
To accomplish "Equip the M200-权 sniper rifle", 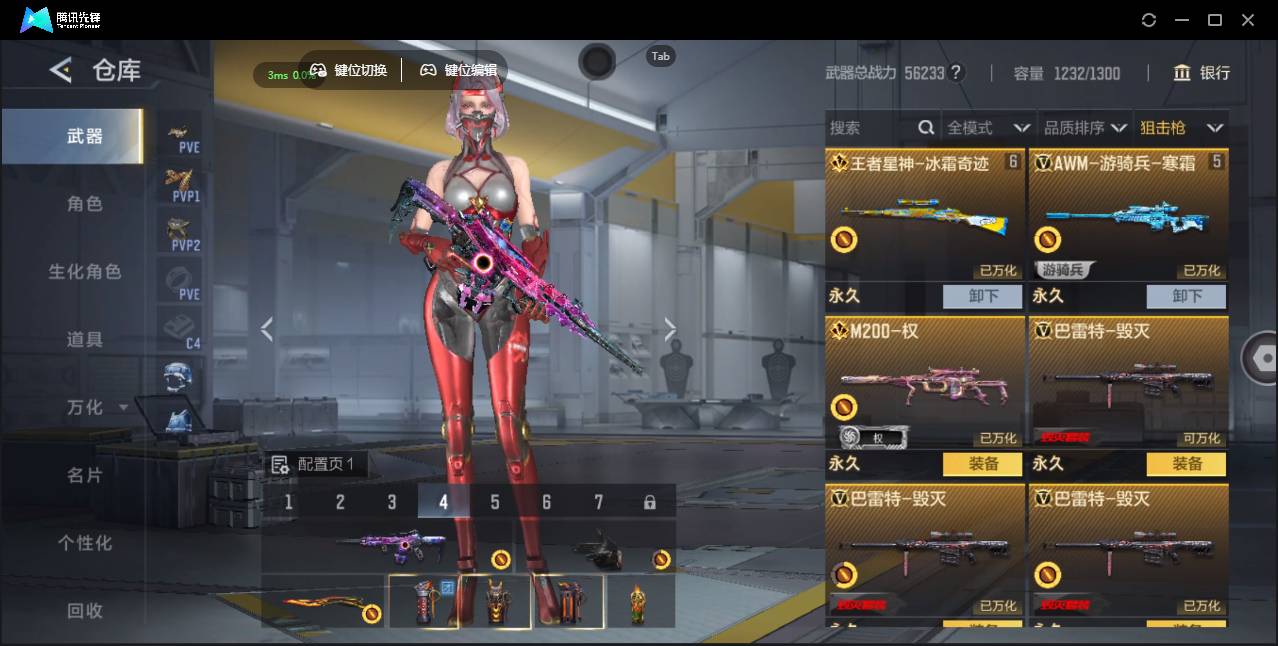I will tap(983, 464).
